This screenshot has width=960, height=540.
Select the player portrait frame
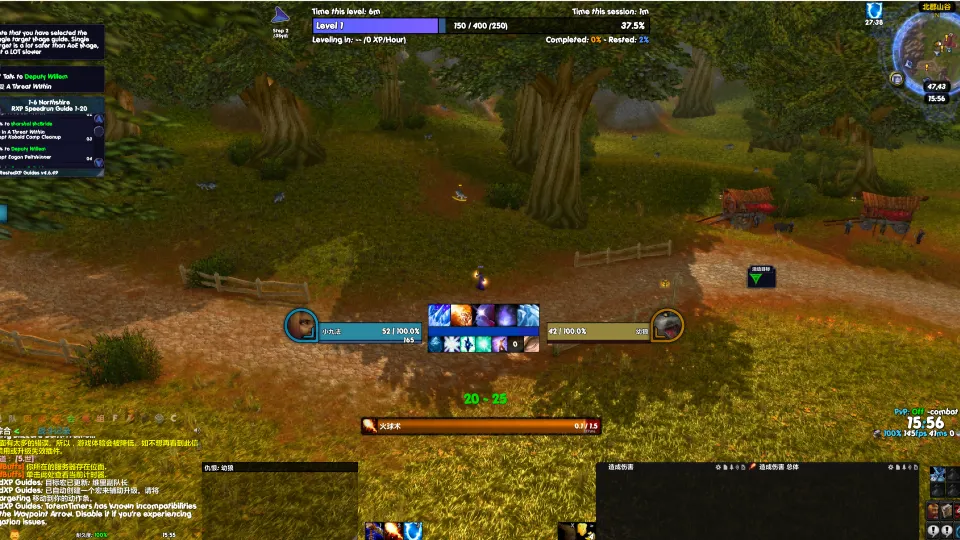301,325
